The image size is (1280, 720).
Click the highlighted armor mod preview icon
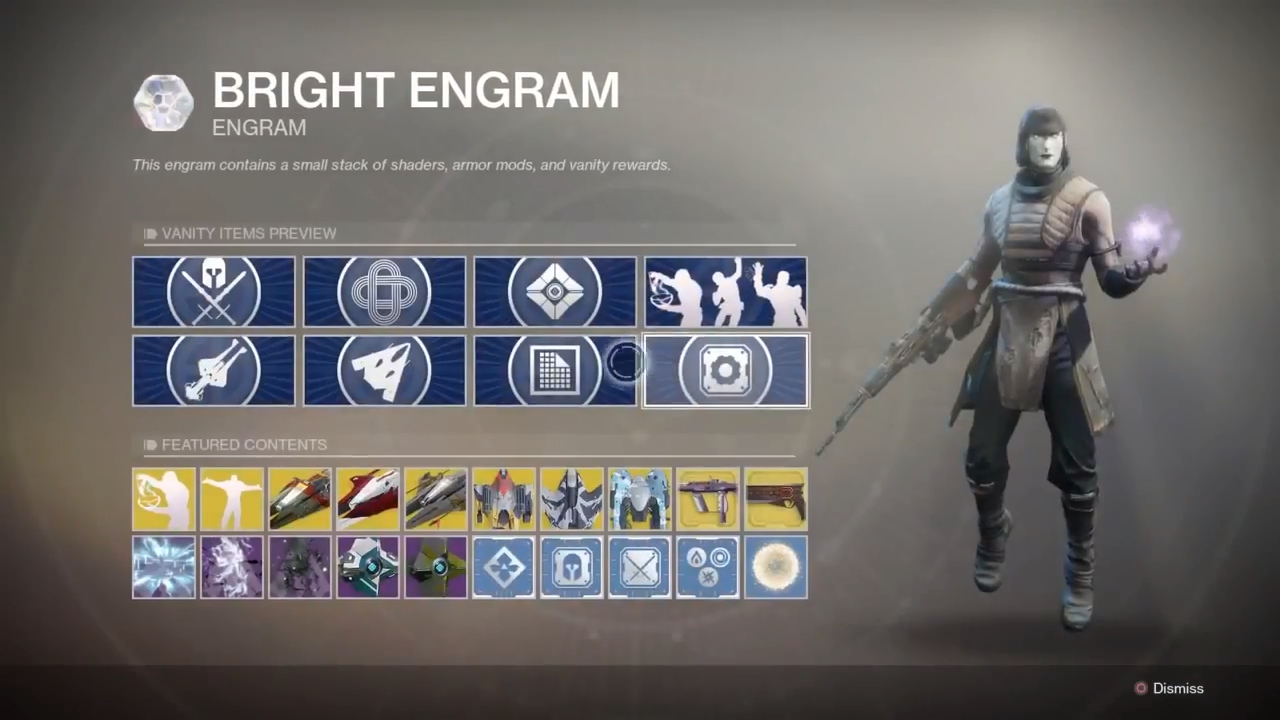tap(725, 371)
